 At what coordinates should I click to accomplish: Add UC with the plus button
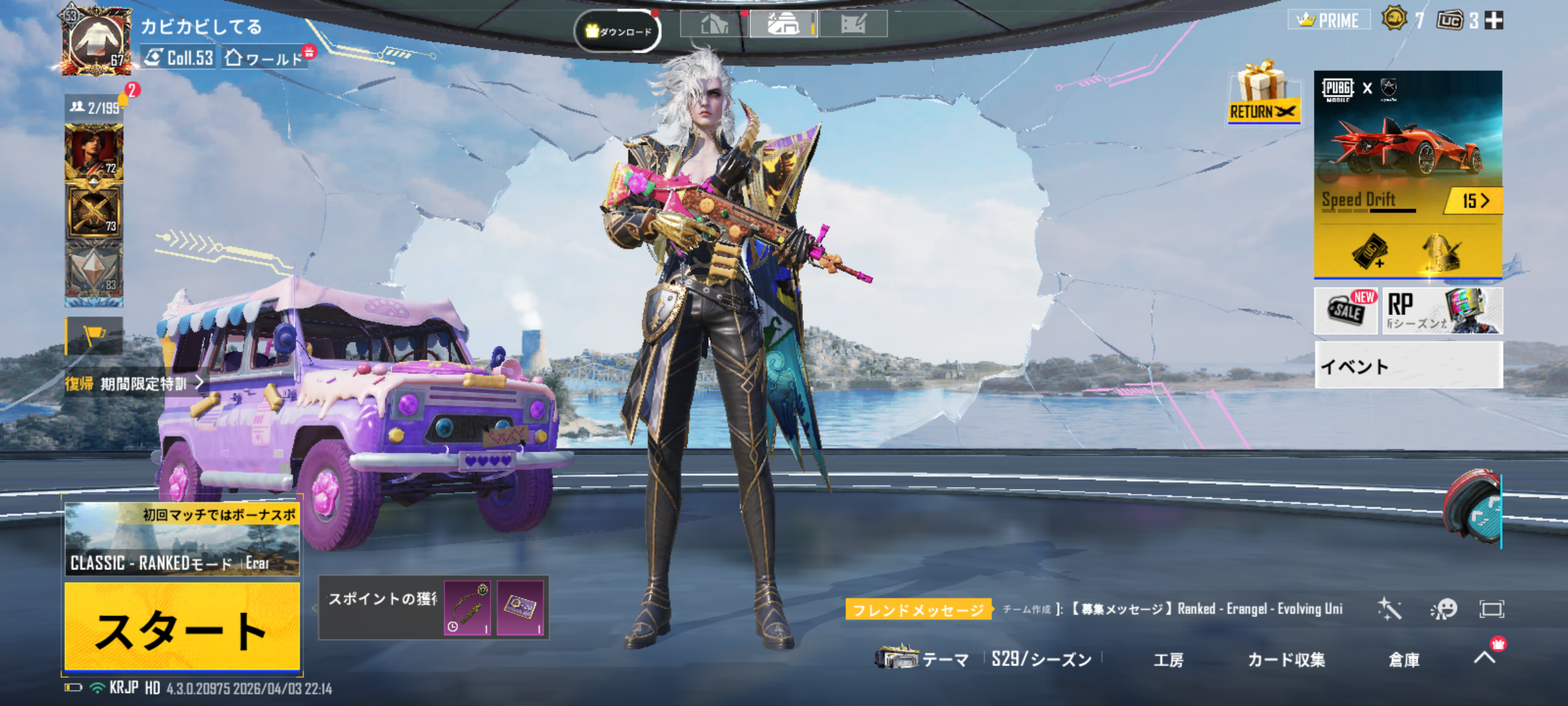pyautogui.click(x=1494, y=21)
